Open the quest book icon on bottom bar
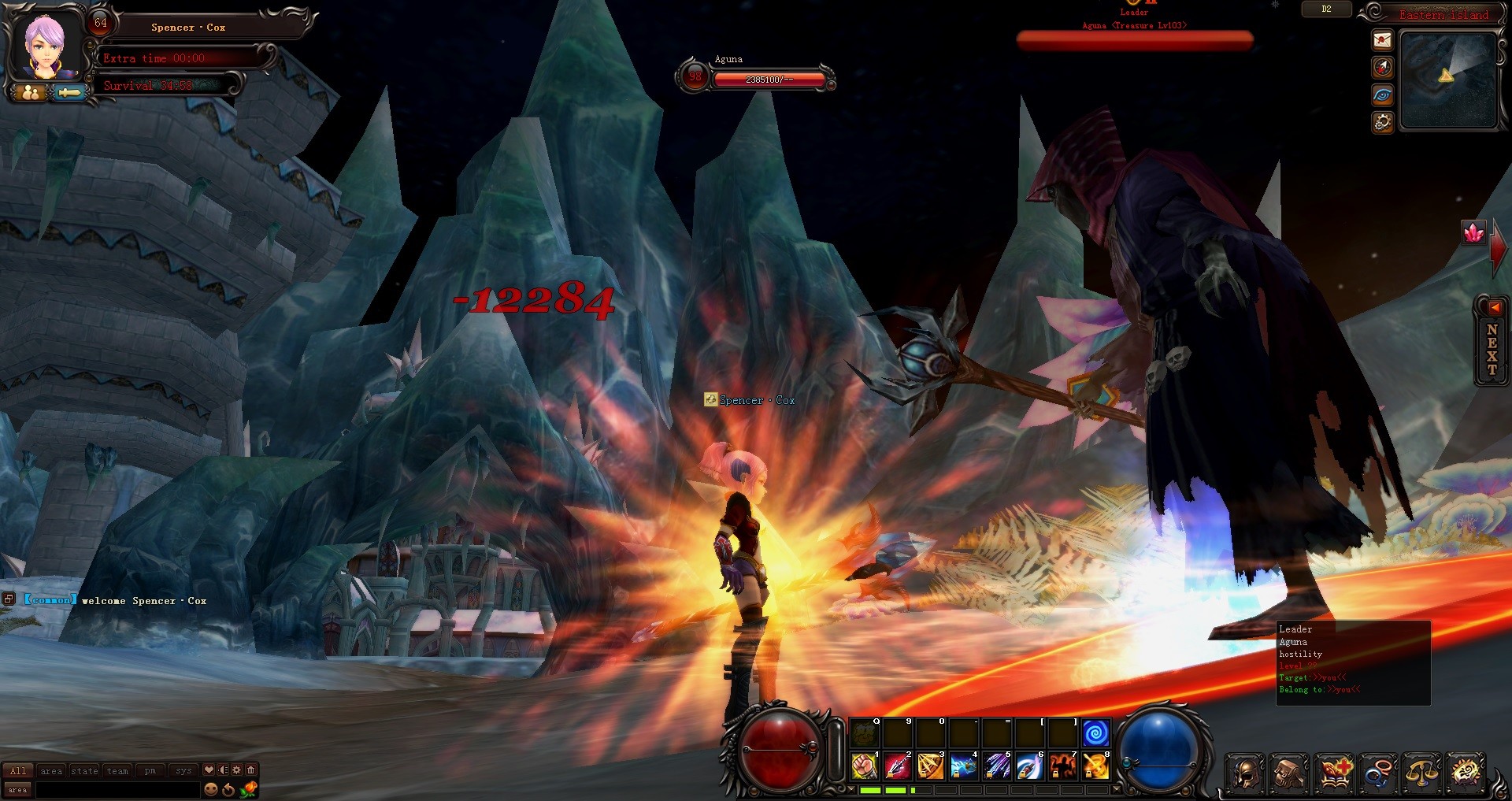Viewport: 1512px width, 801px height. [x=1335, y=775]
